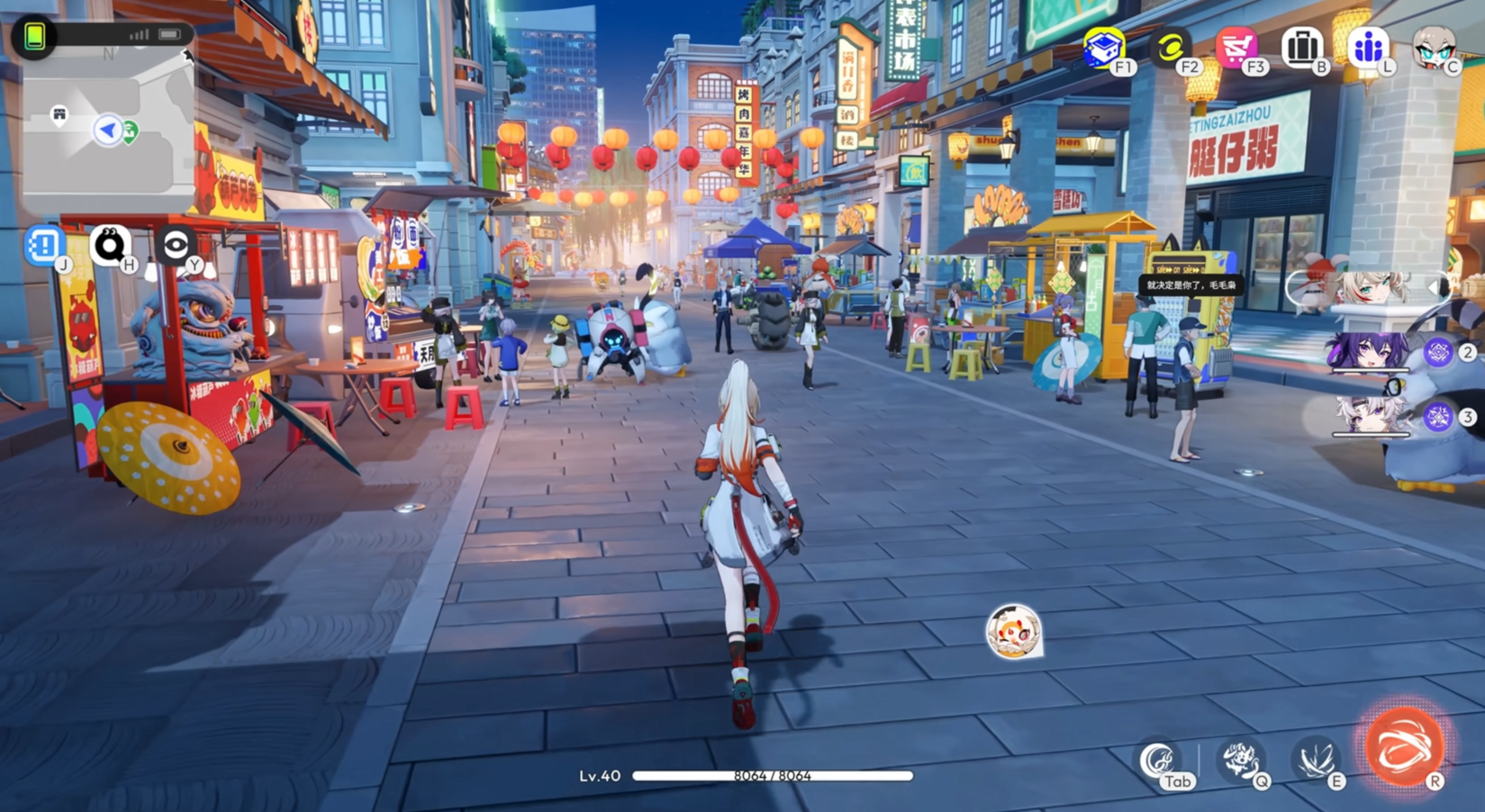The image size is (1485, 812).
Task: Switch to the white-haired party member
Action: coord(1369,415)
